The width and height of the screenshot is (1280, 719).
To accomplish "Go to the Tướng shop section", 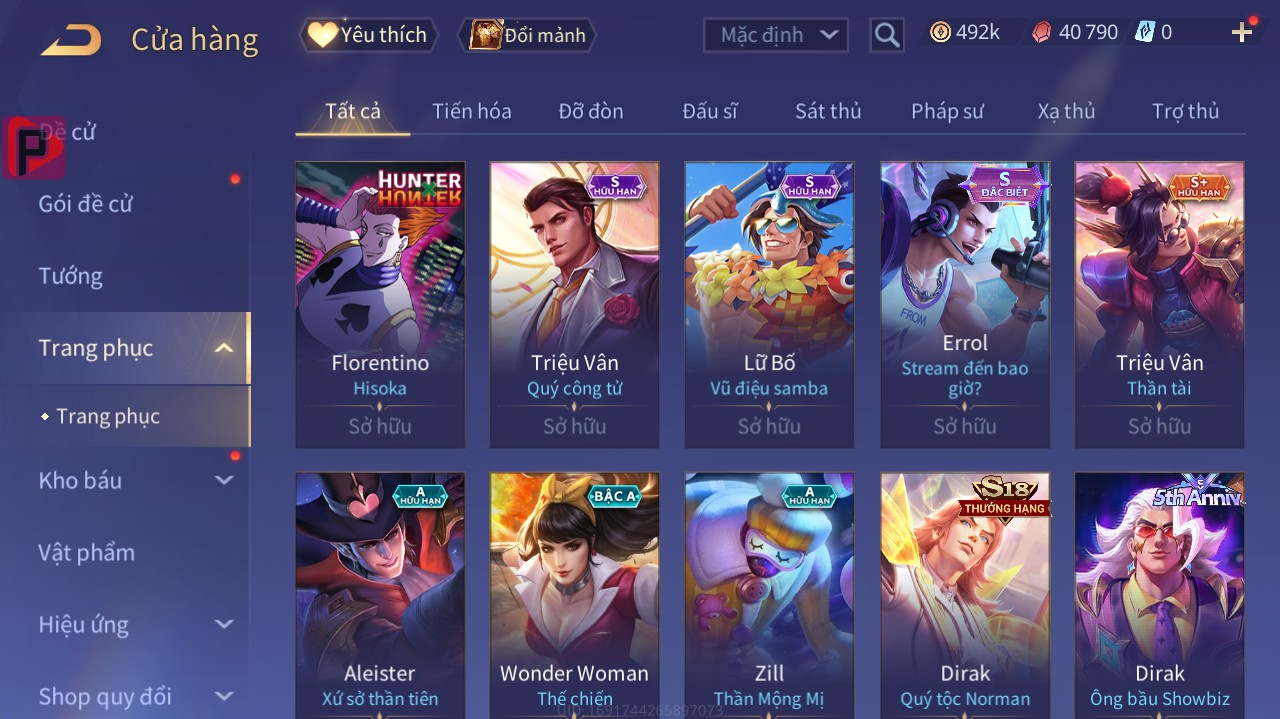I will click(x=70, y=276).
